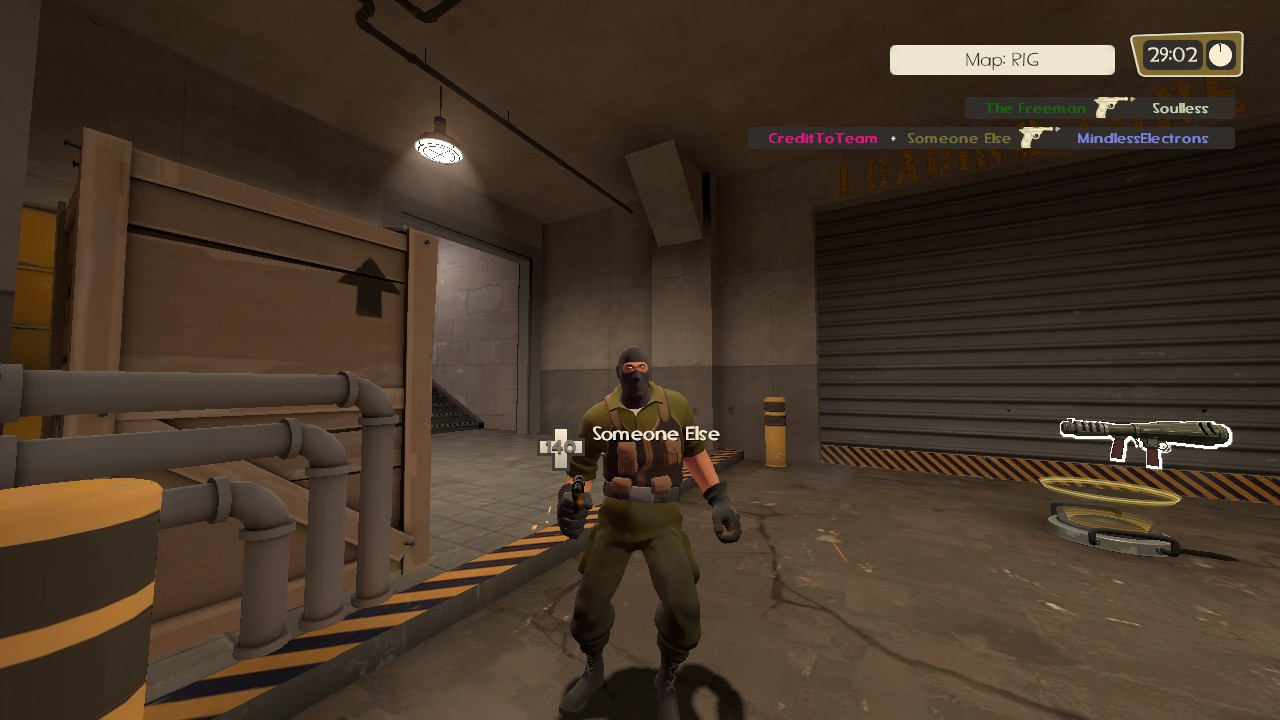Toggle the hanging ceiling lamp
Viewport: 1280px width, 720px height.
click(440, 150)
